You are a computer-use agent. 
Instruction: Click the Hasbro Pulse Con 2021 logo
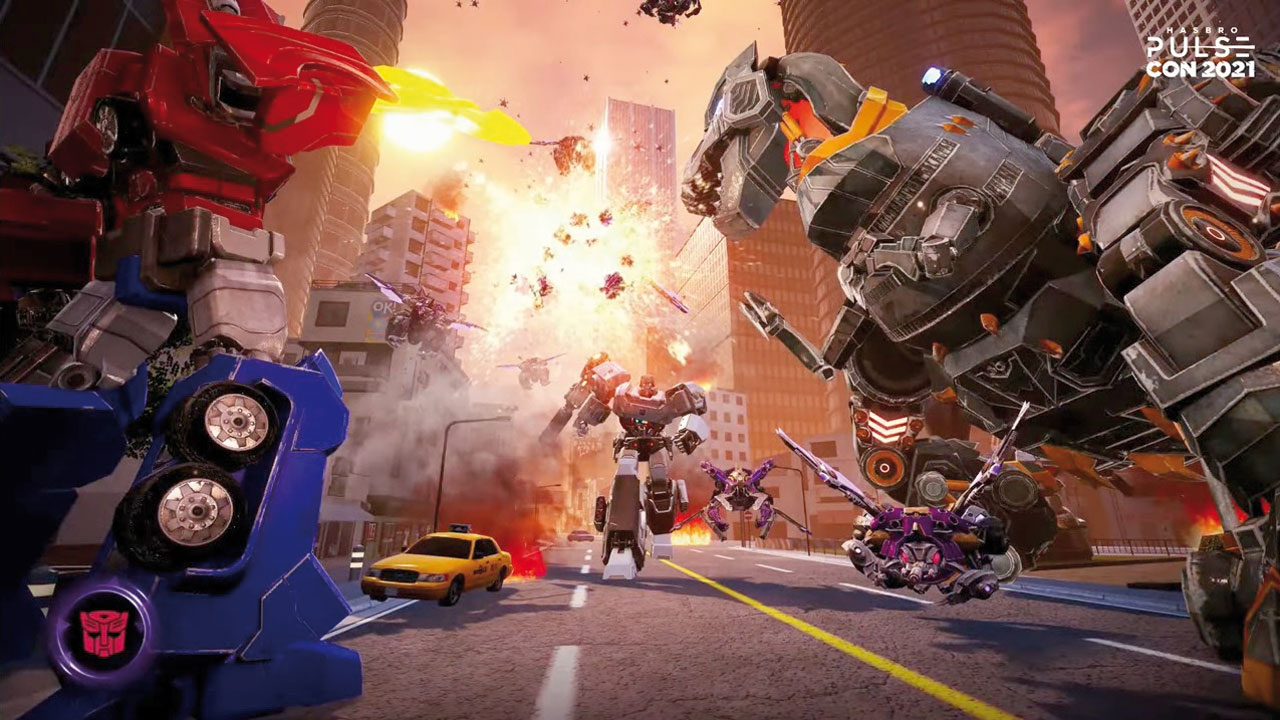tap(1198, 54)
